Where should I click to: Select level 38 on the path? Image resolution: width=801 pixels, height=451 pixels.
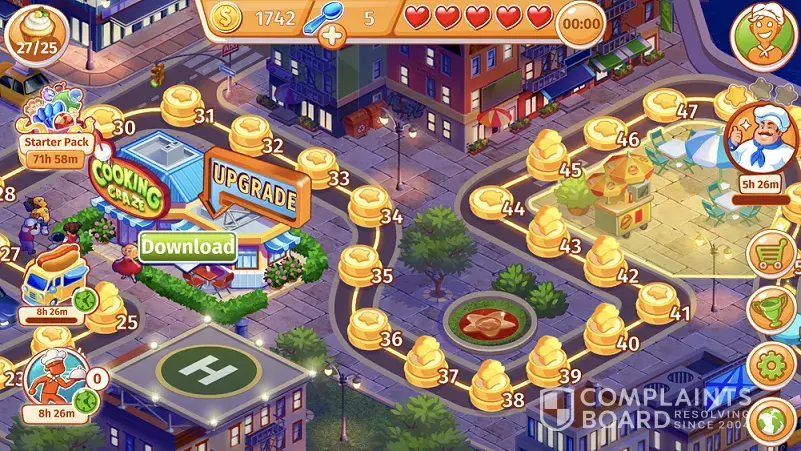coord(491,380)
